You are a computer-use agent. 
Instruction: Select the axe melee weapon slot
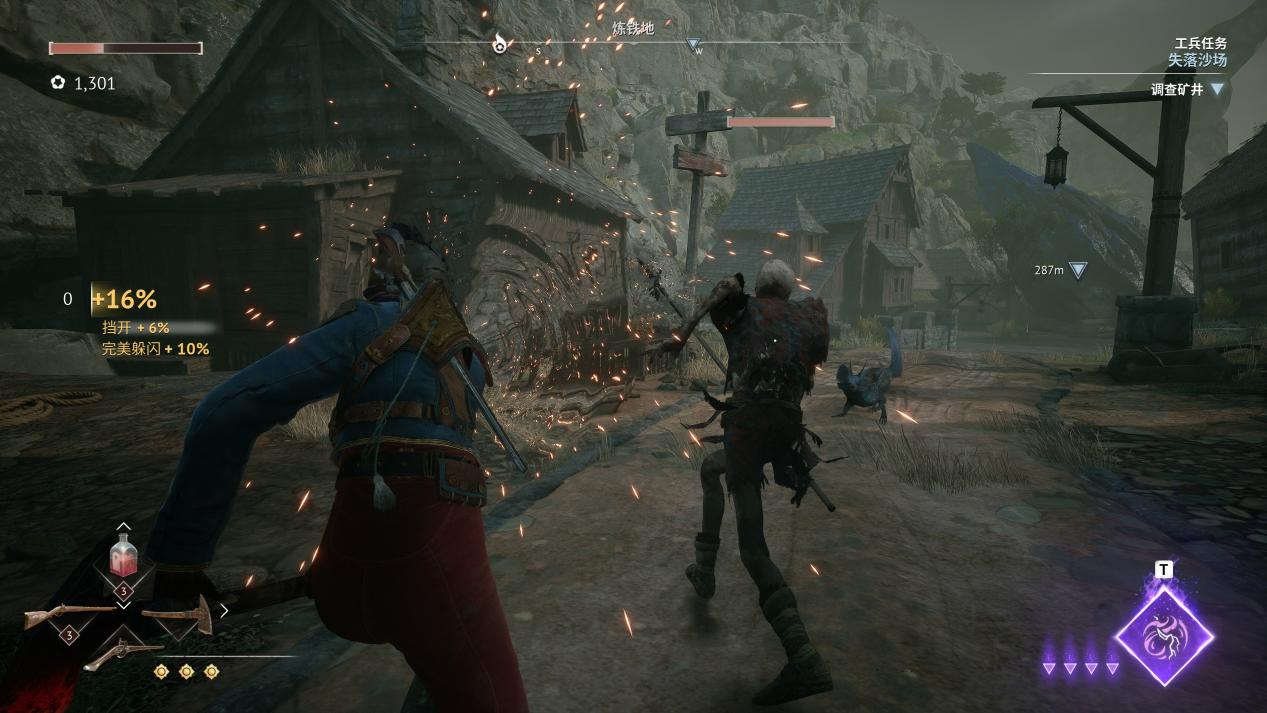[178, 612]
